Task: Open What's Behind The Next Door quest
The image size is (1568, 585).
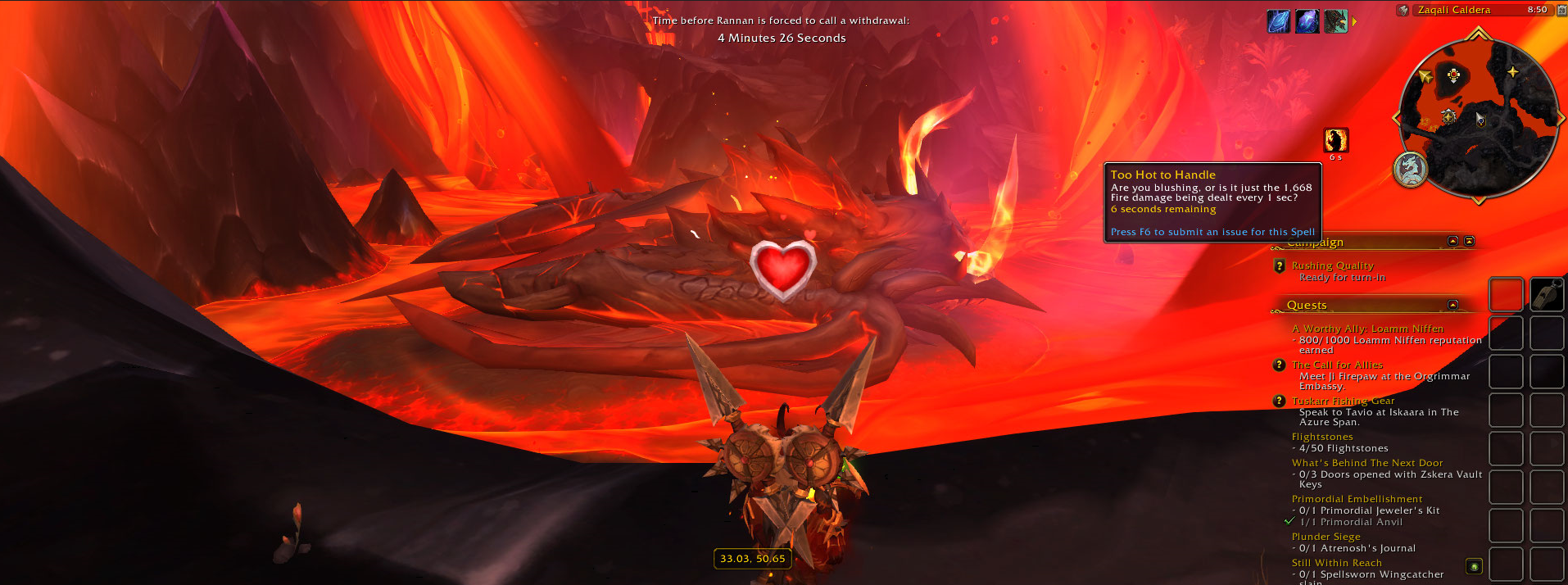Action: [1367, 463]
